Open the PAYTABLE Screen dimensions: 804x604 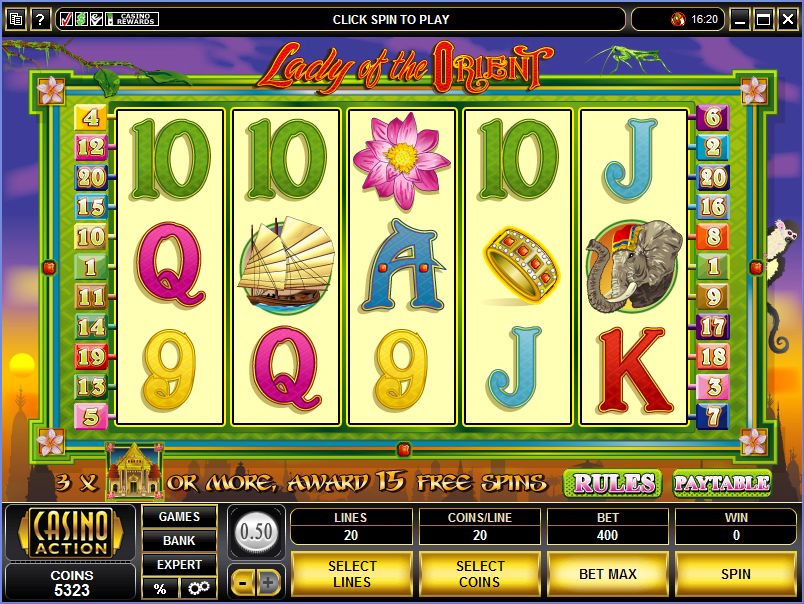tap(721, 483)
